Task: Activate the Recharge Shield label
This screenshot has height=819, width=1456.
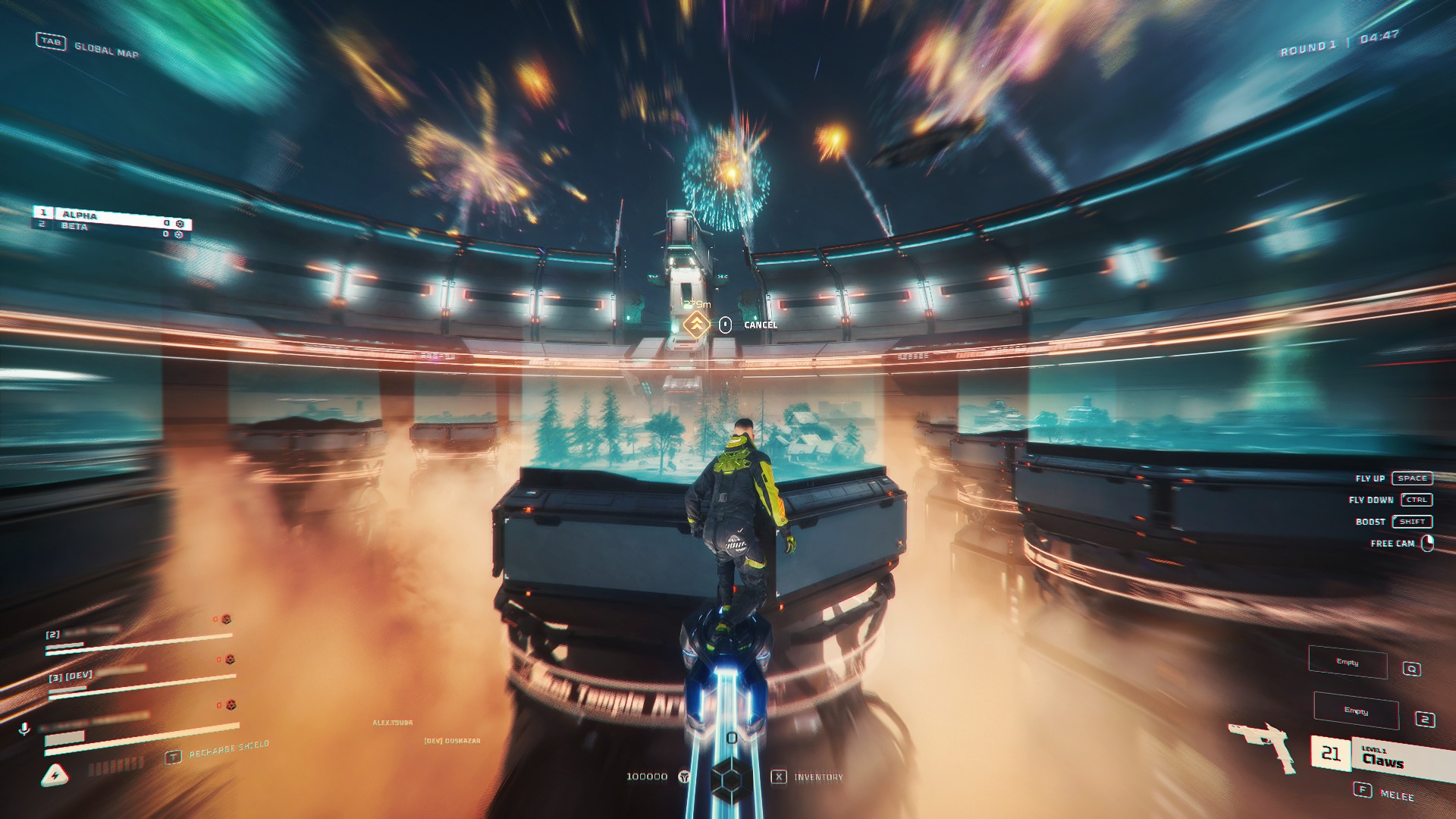Action: (x=228, y=750)
